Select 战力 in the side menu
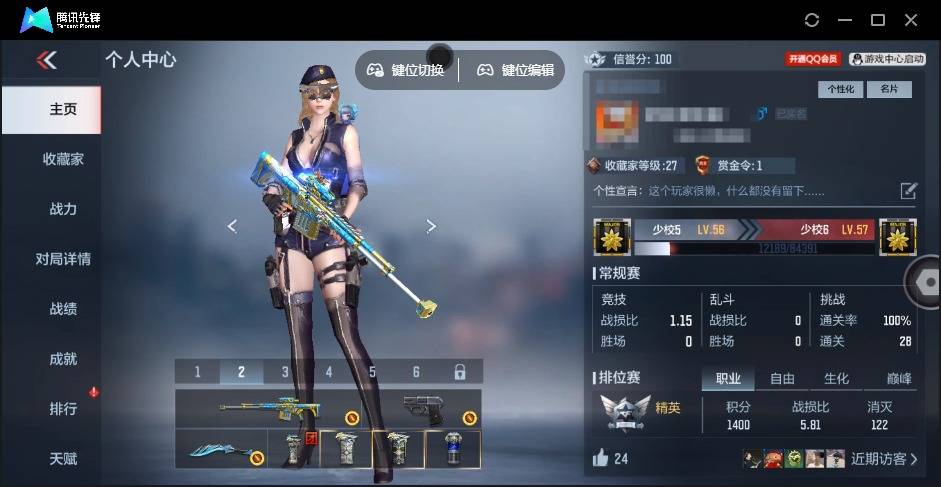Image resolution: width=941 pixels, height=487 pixels. 63,209
